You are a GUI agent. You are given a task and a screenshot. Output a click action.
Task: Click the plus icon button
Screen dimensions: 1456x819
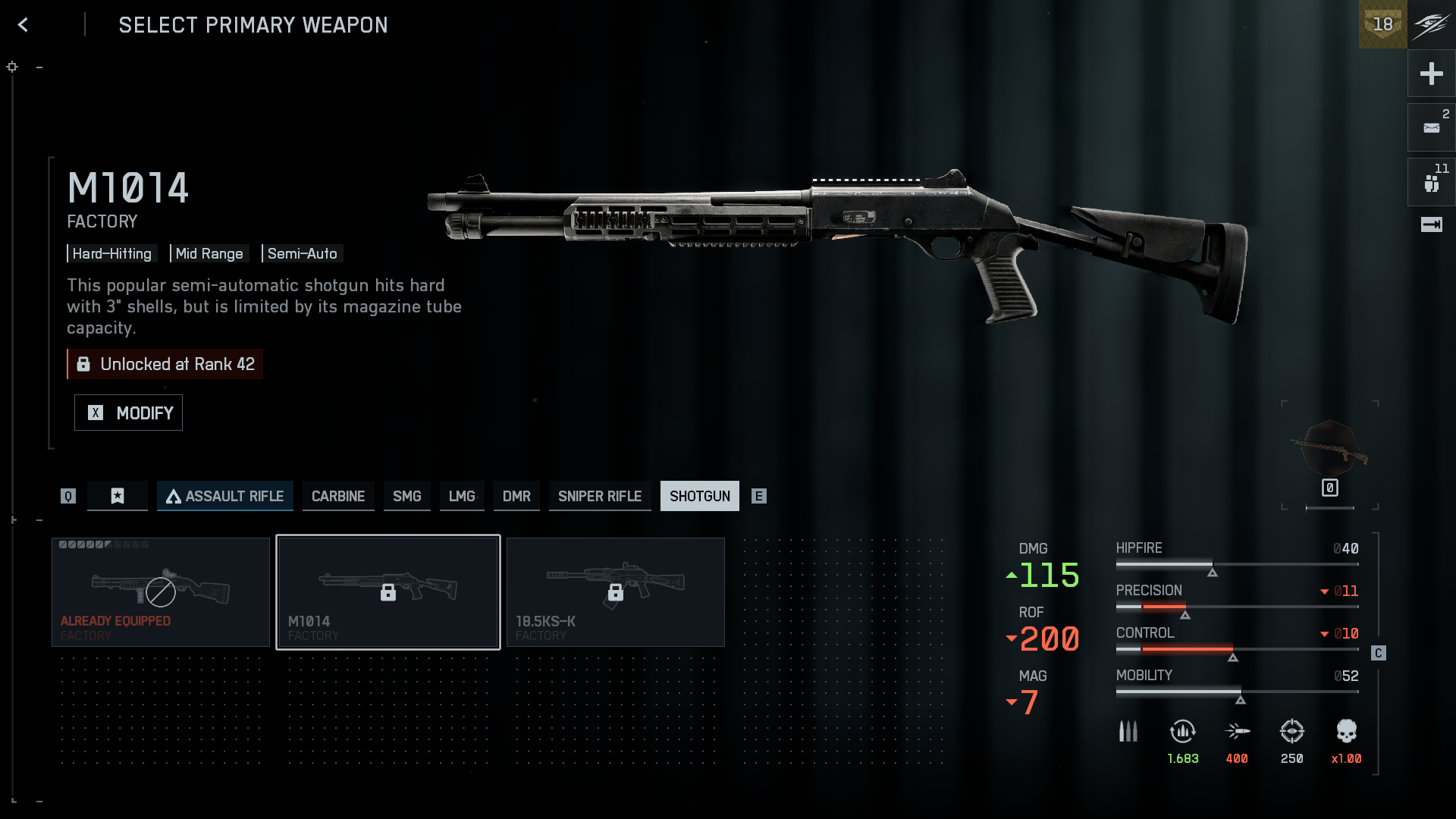point(1431,74)
